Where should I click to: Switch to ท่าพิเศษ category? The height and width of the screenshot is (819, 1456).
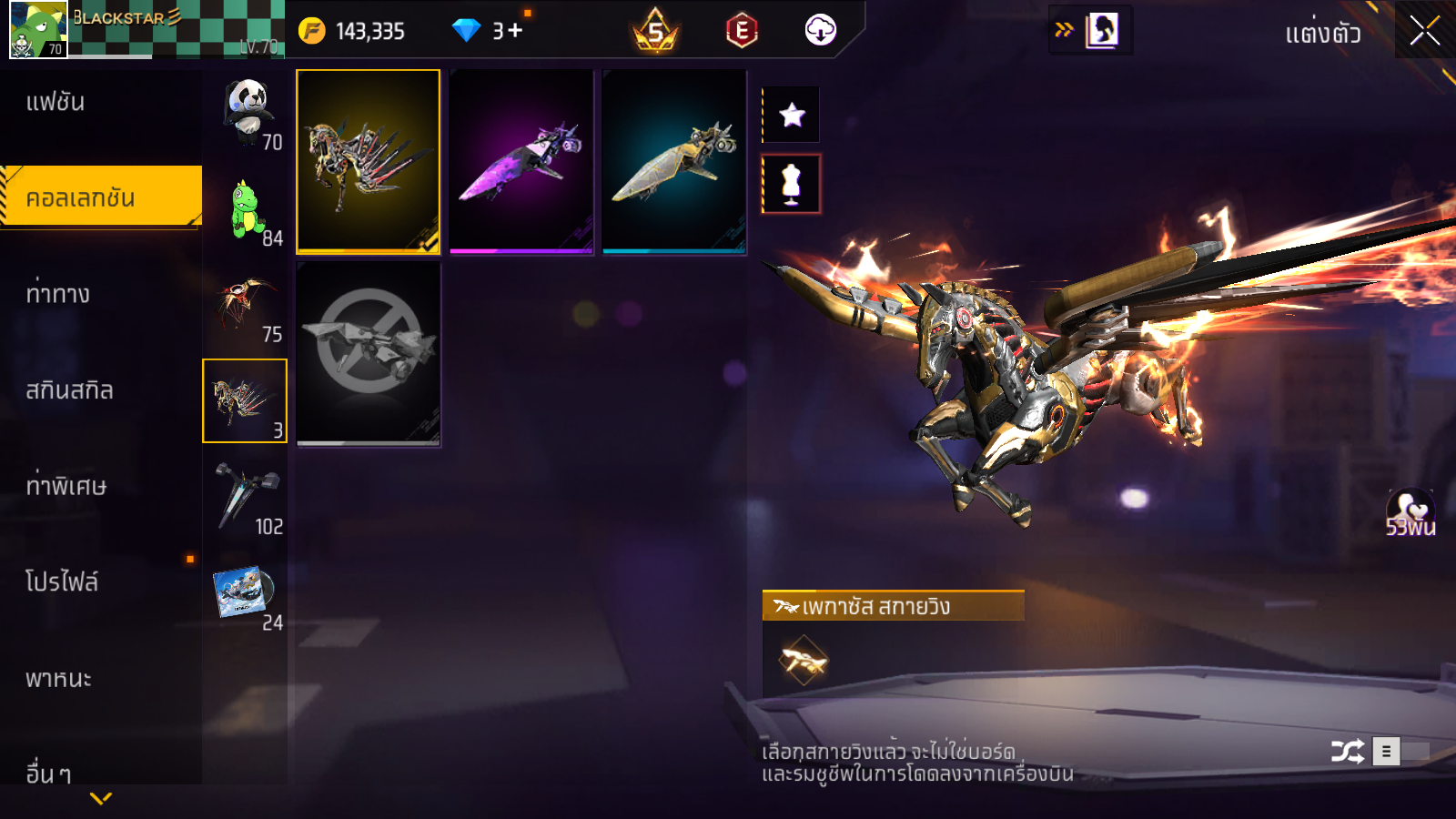click(66, 486)
